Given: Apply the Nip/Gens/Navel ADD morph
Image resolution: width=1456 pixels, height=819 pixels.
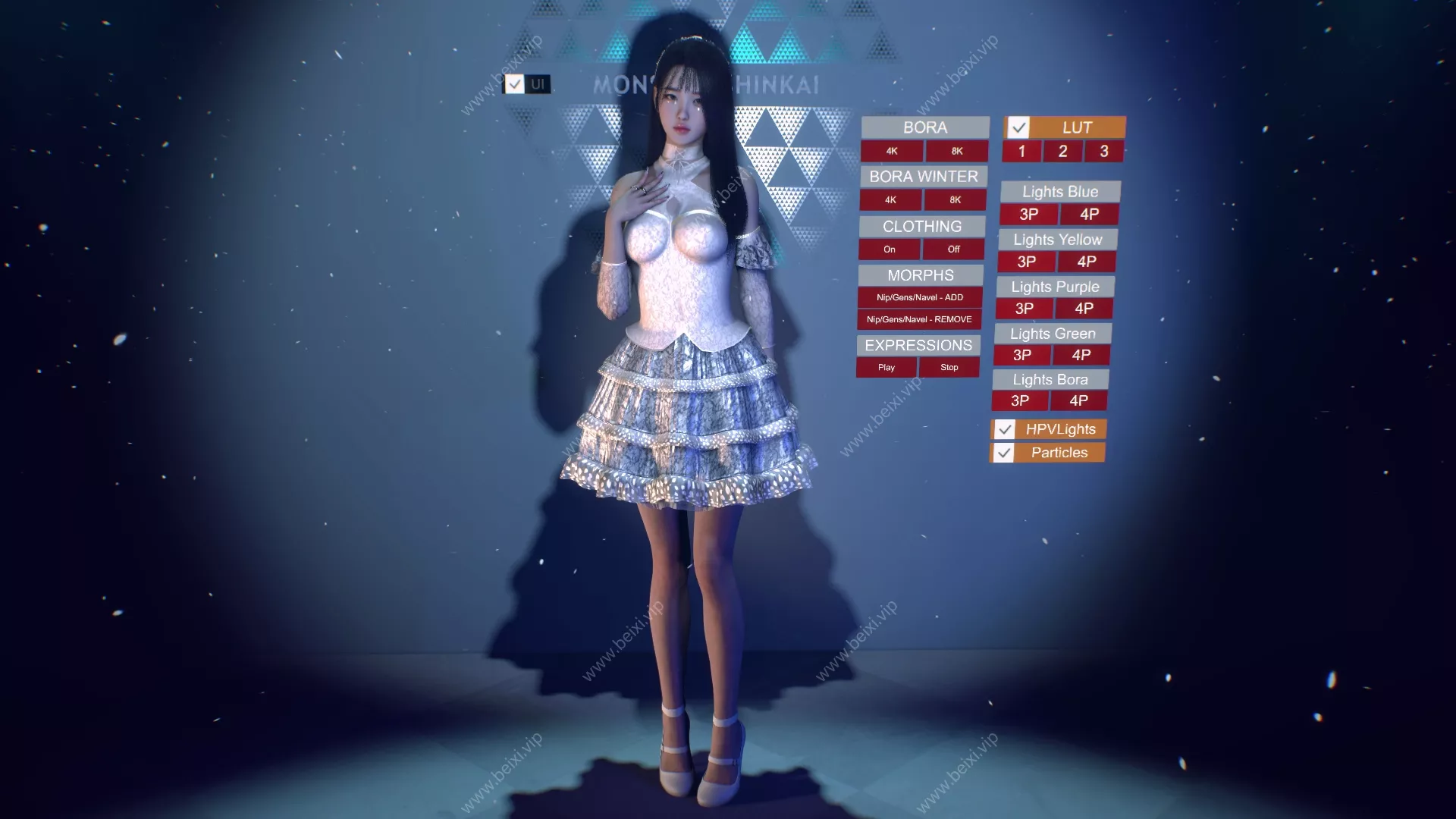Looking at the screenshot, I should [920, 297].
